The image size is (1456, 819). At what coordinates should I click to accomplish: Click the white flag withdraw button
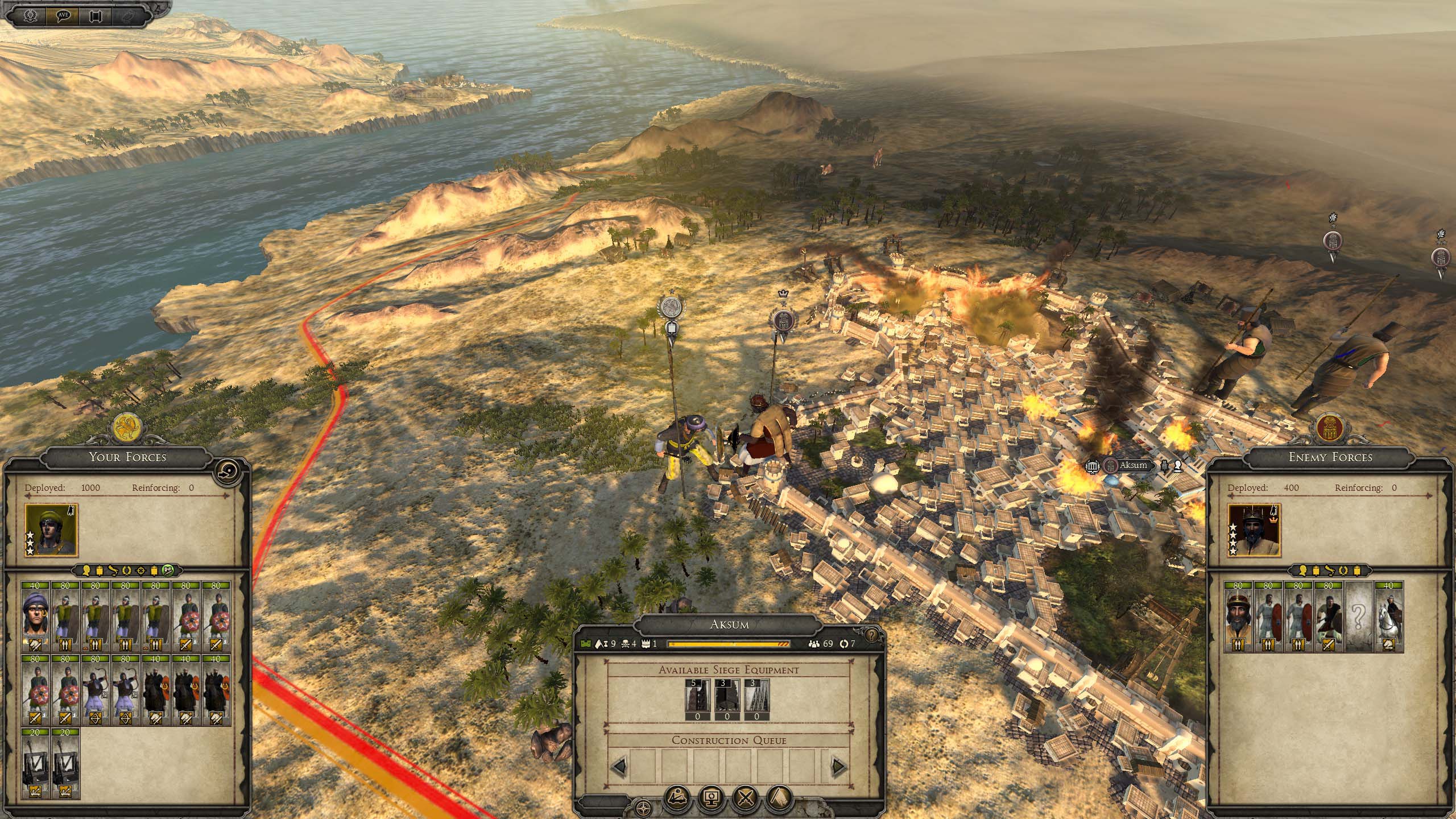point(779,799)
